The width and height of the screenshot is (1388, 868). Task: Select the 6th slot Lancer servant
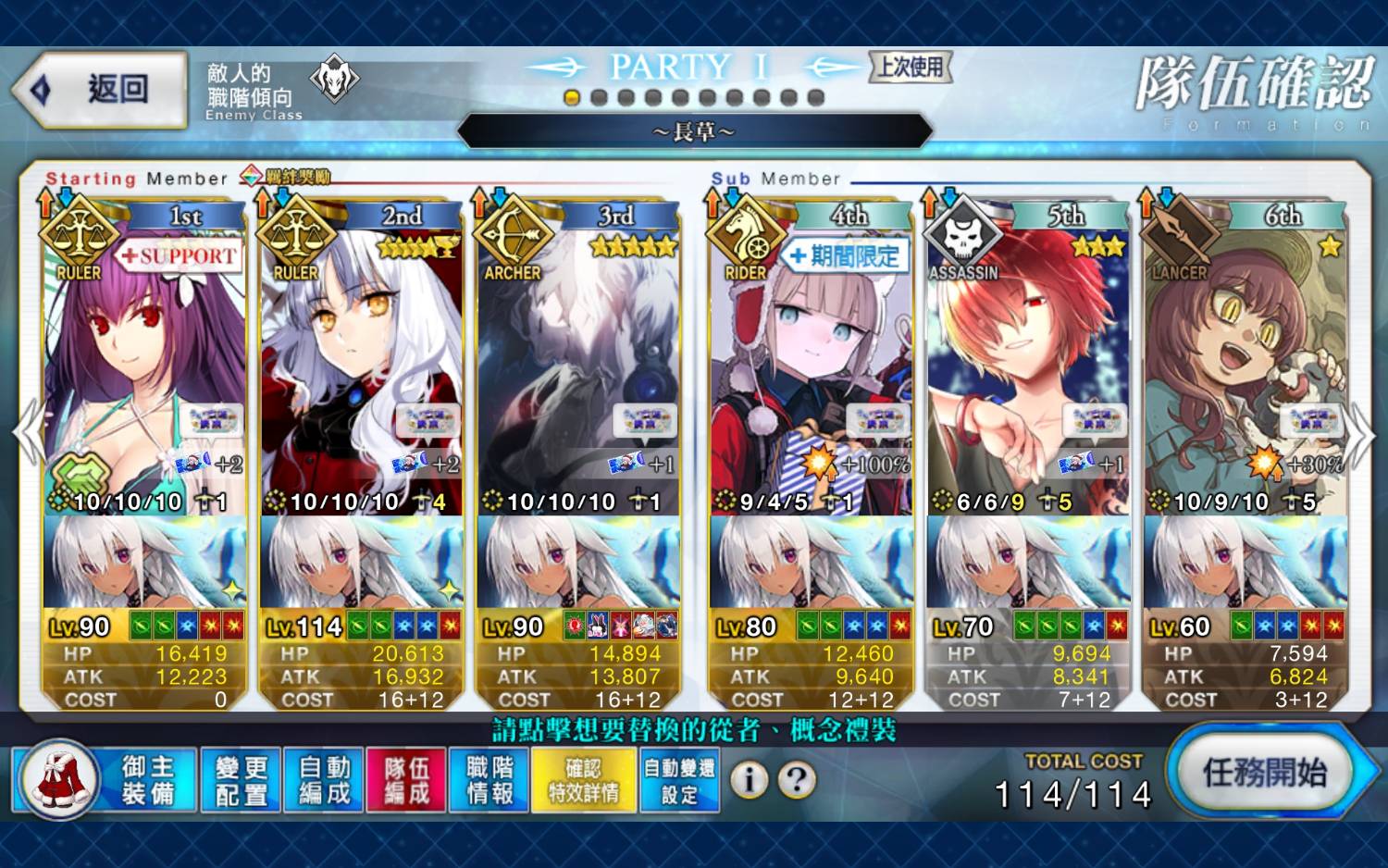tap(1245, 370)
